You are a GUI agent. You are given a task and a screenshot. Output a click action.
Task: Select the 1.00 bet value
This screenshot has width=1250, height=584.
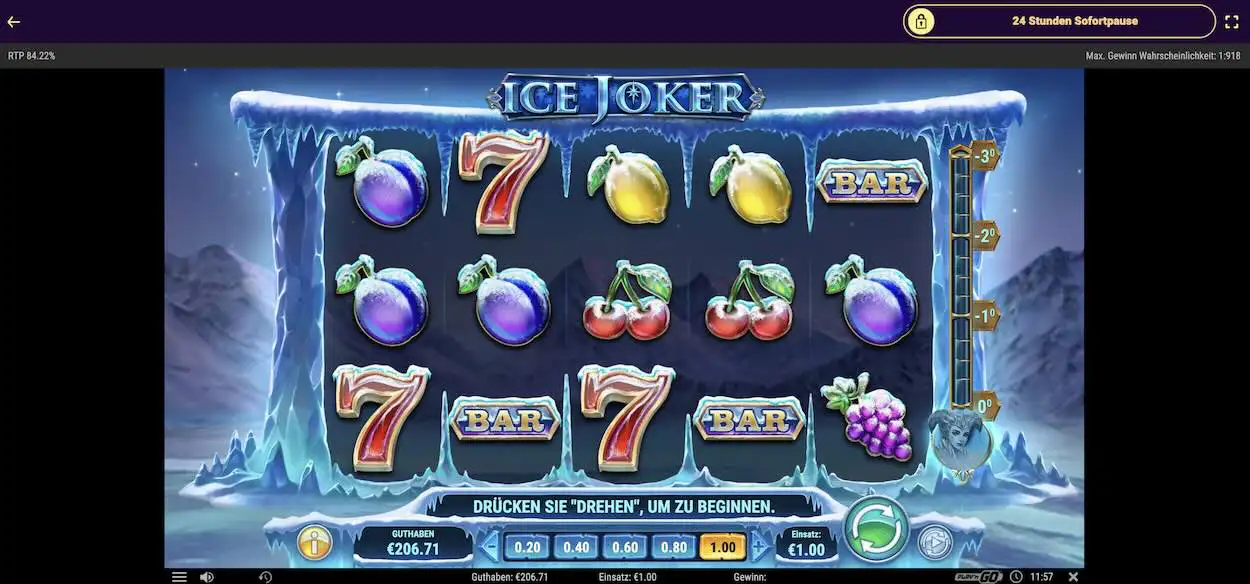click(723, 547)
